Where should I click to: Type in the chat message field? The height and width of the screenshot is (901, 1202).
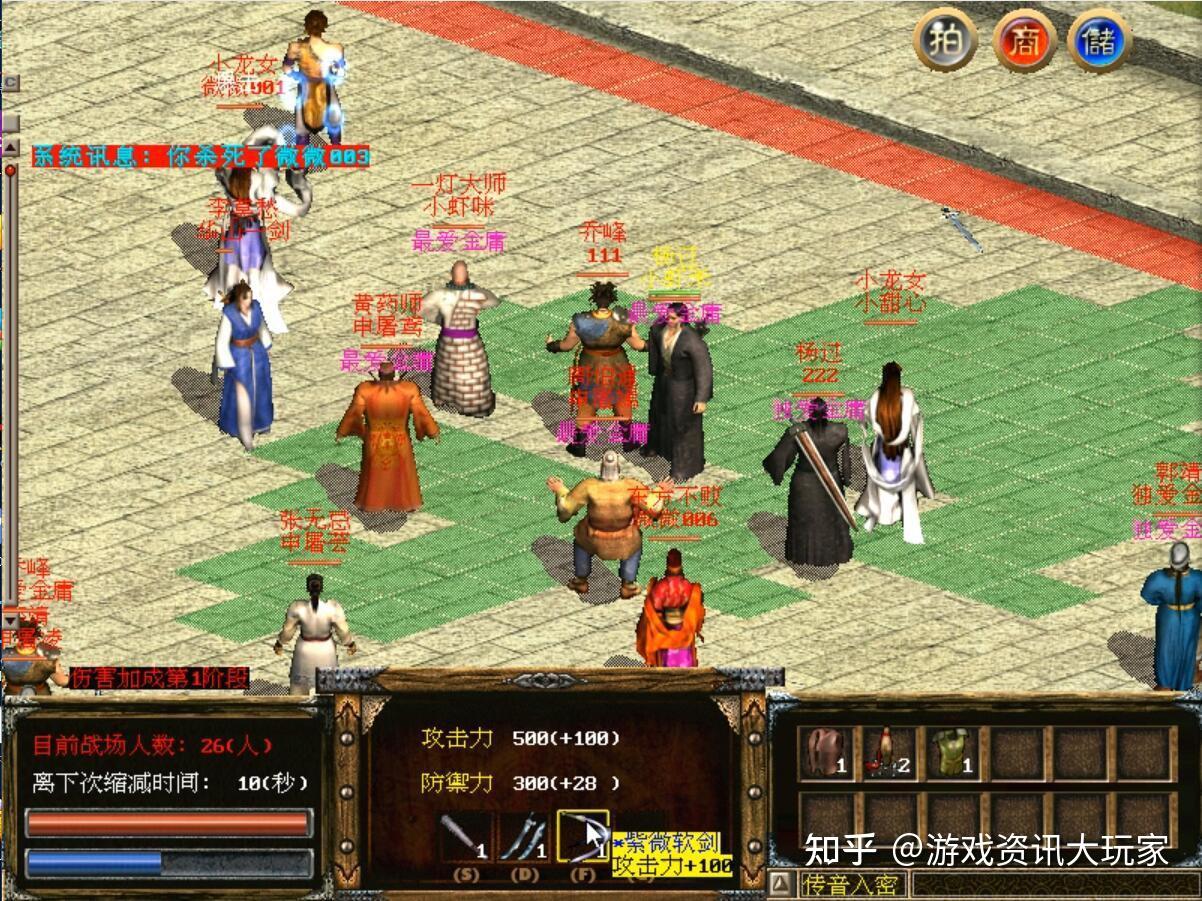[x=1055, y=884]
